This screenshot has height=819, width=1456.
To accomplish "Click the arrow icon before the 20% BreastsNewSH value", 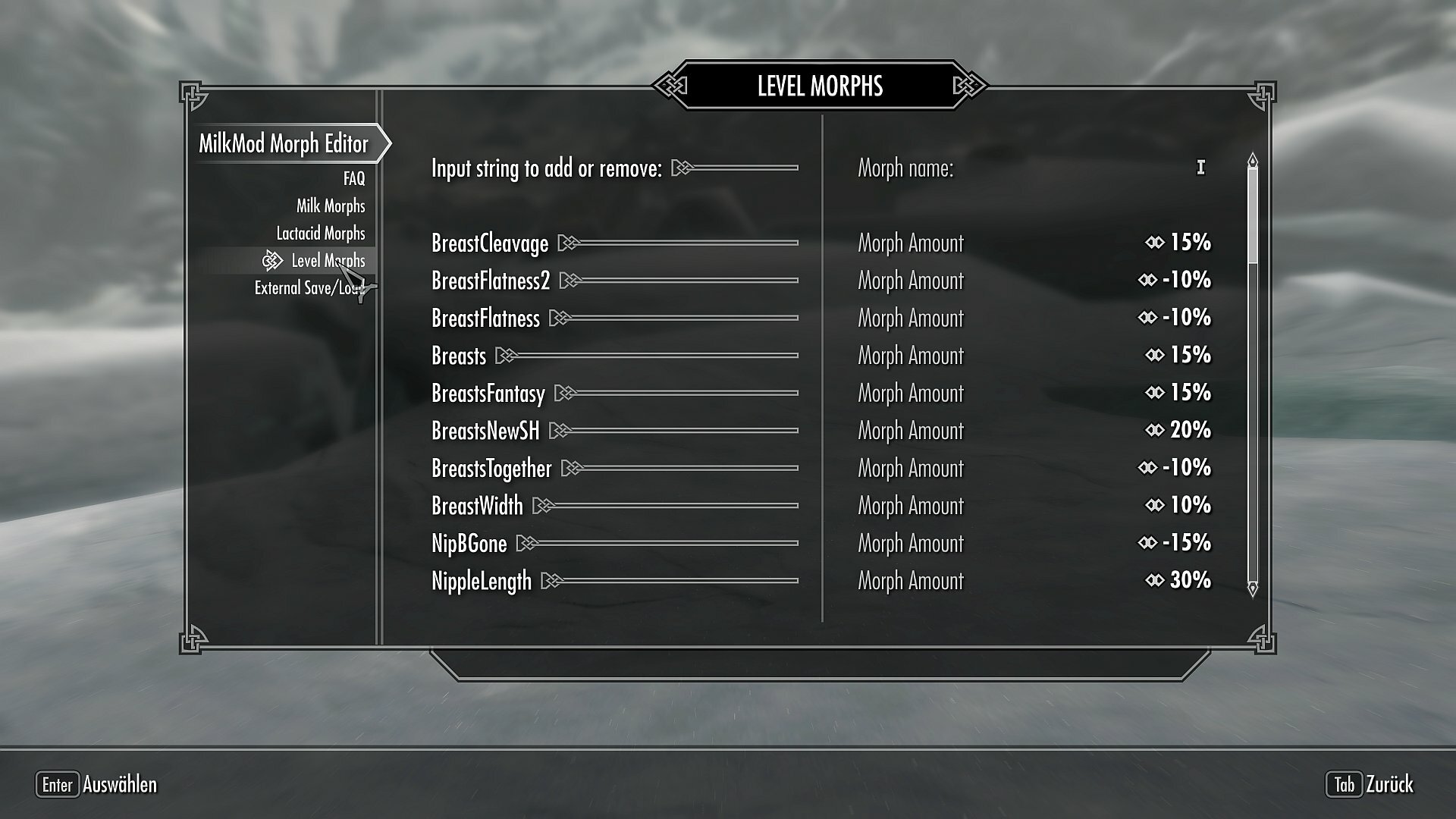I will tap(1155, 431).
